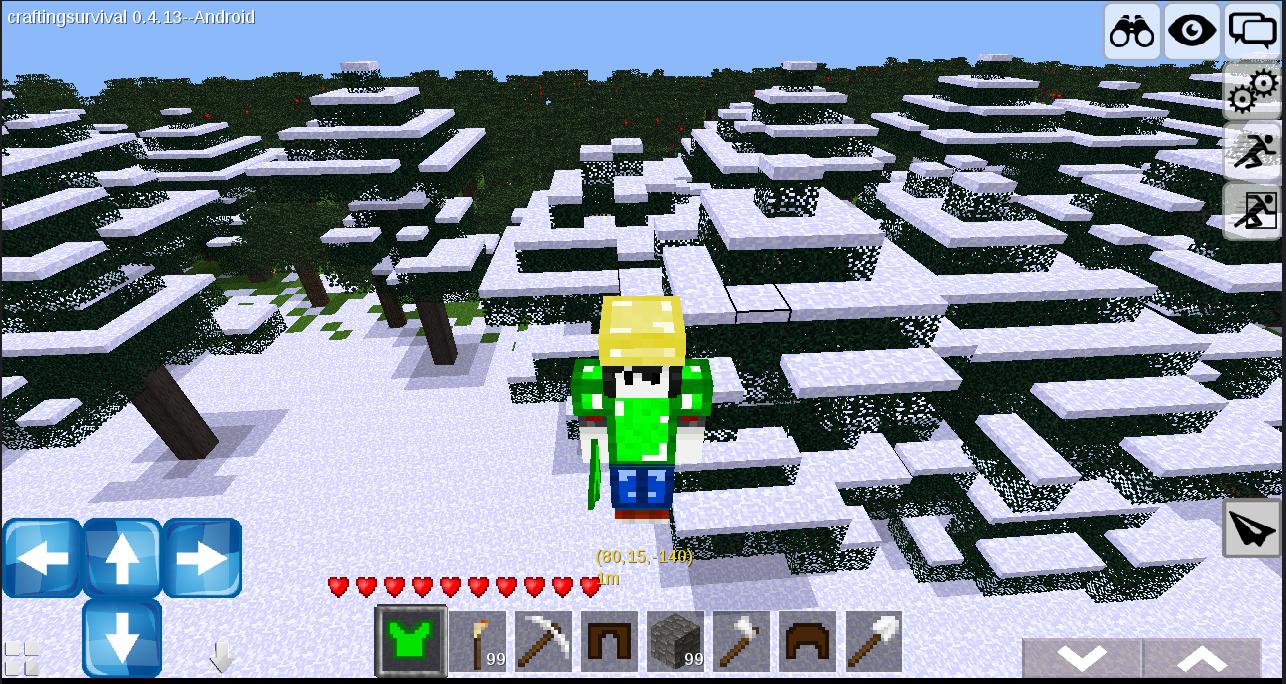Select the torch stack hotbar slot
The width and height of the screenshot is (1286, 684).
click(477, 641)
